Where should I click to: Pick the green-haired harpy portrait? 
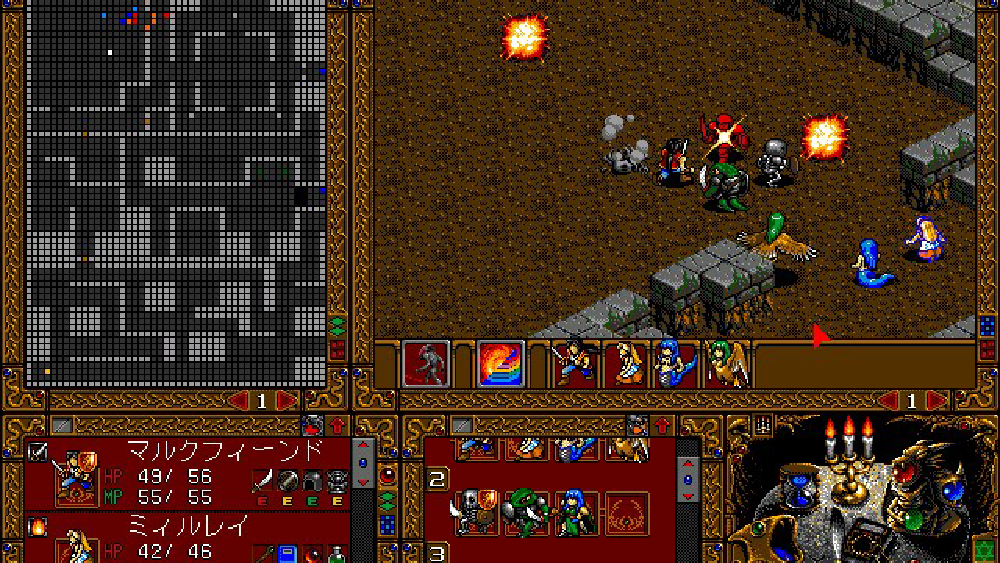coord(727,362)
